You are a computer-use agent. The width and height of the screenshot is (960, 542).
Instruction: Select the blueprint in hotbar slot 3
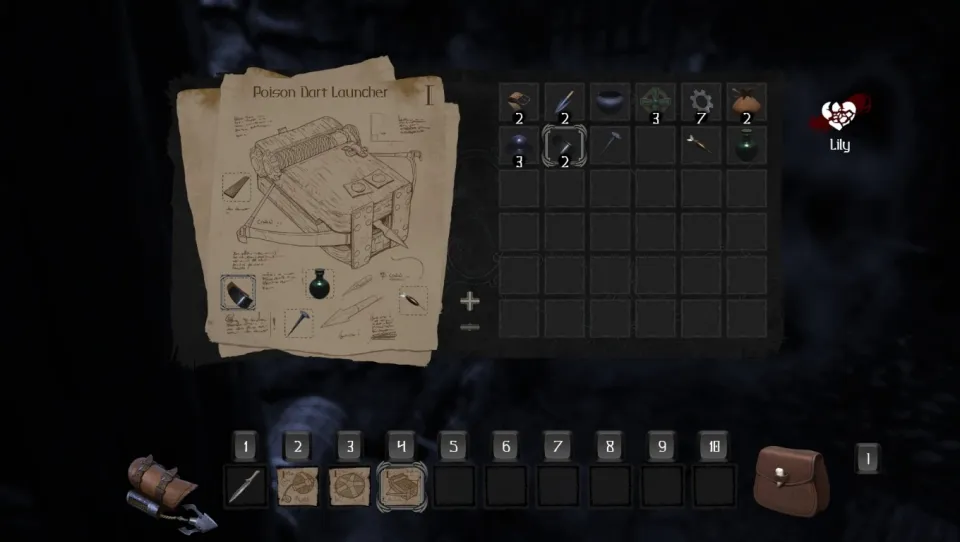point(350,486)
